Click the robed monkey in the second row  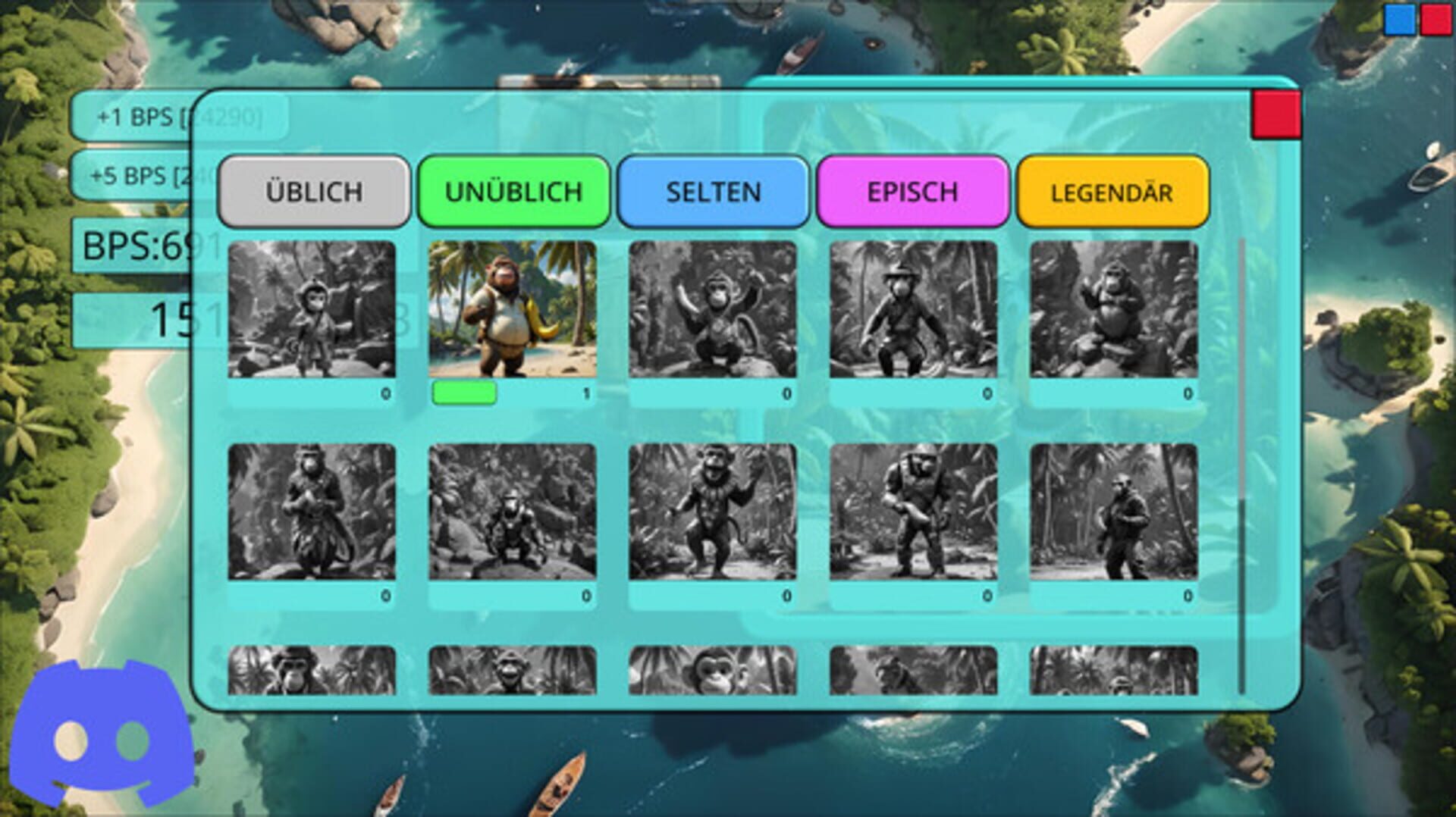tap(311, 512)
